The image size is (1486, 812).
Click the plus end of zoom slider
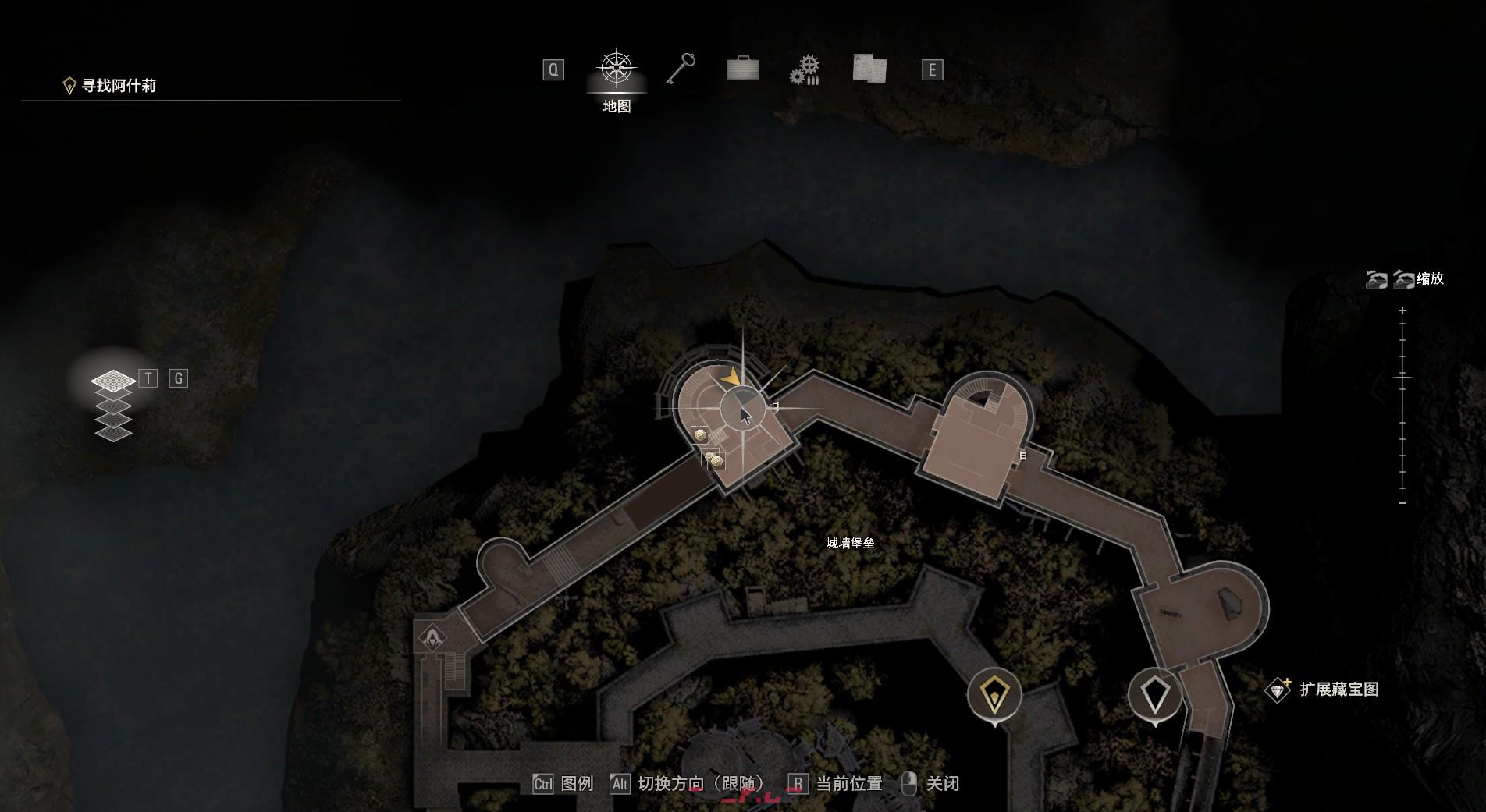(1402, 310)
